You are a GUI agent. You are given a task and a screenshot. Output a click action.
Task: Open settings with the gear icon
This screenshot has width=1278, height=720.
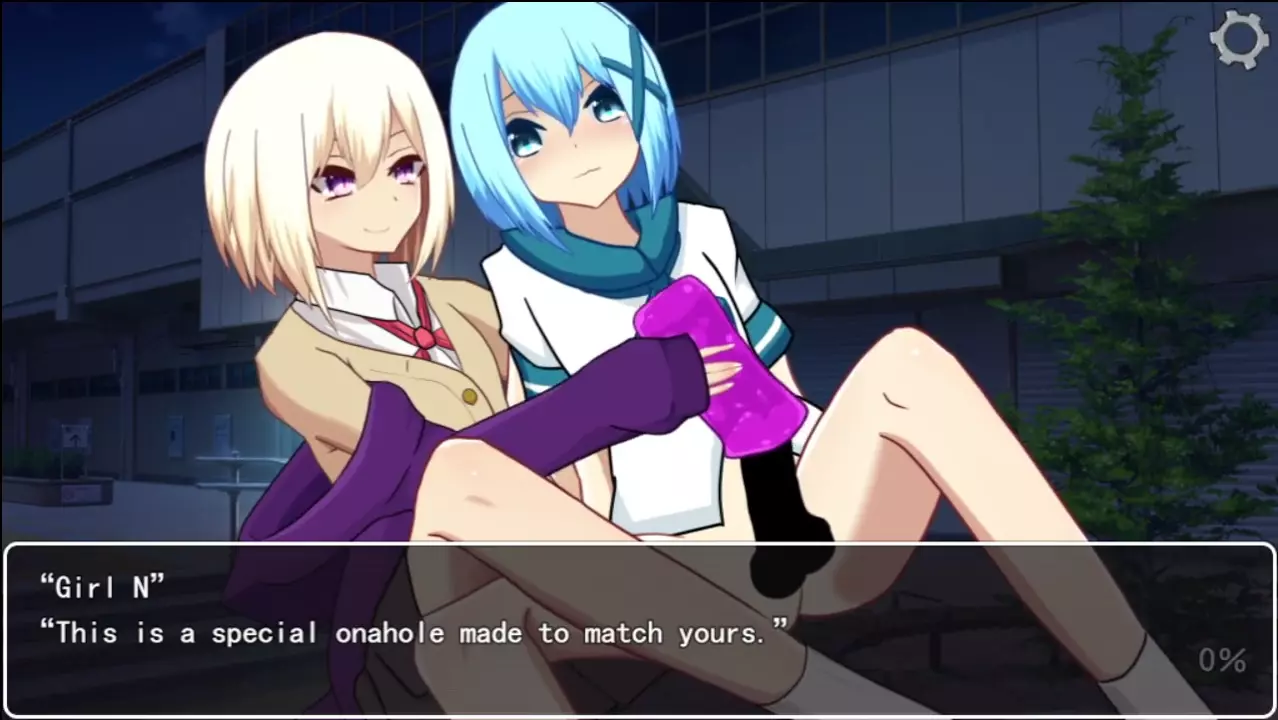point(1238,40)
